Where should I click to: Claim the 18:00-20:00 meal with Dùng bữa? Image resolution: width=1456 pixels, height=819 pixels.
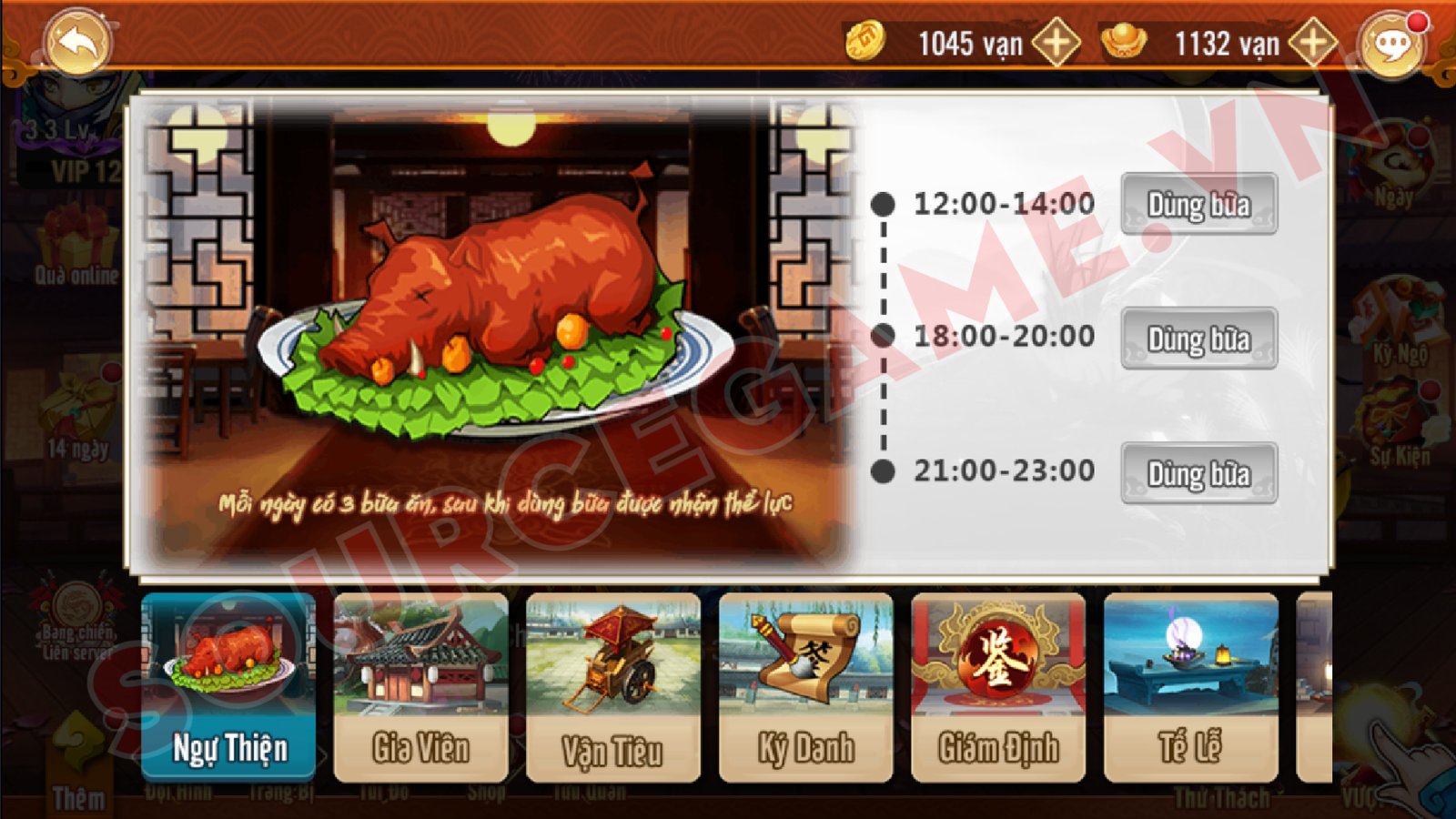click(1198, 339)
